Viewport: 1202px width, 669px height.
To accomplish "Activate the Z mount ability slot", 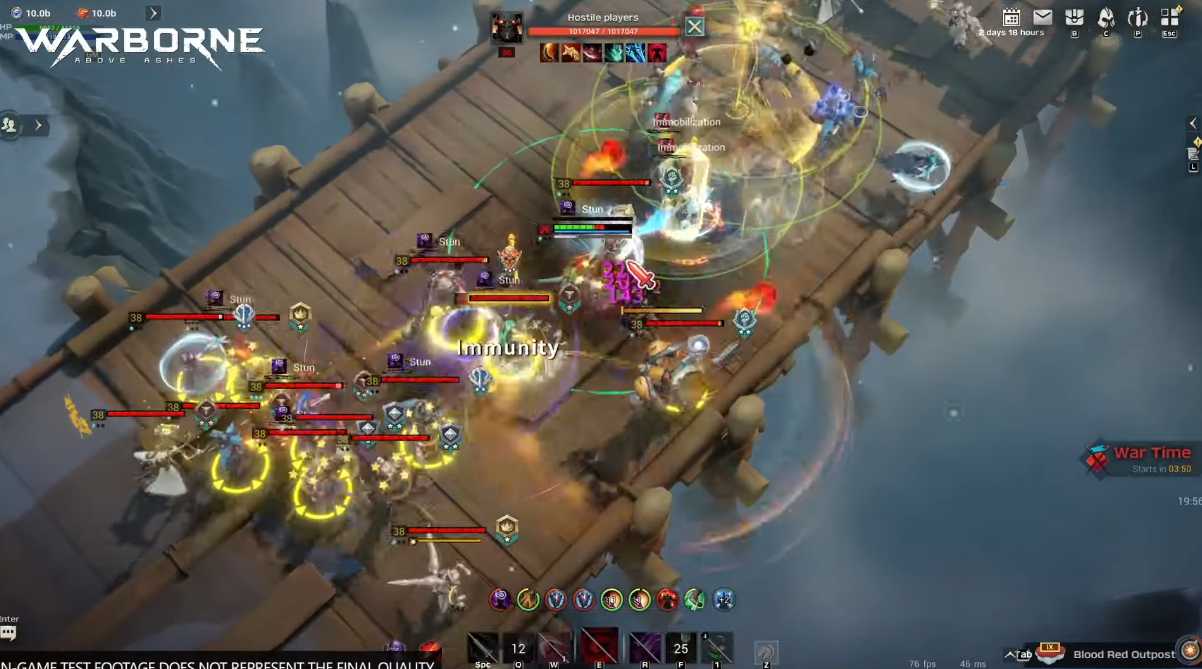I will click(765, 652).
